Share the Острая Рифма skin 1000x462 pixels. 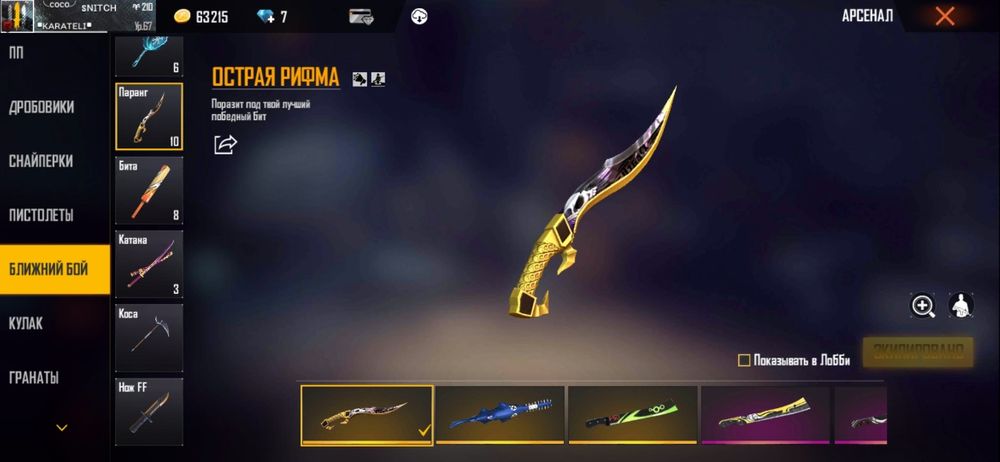[226, 145]
